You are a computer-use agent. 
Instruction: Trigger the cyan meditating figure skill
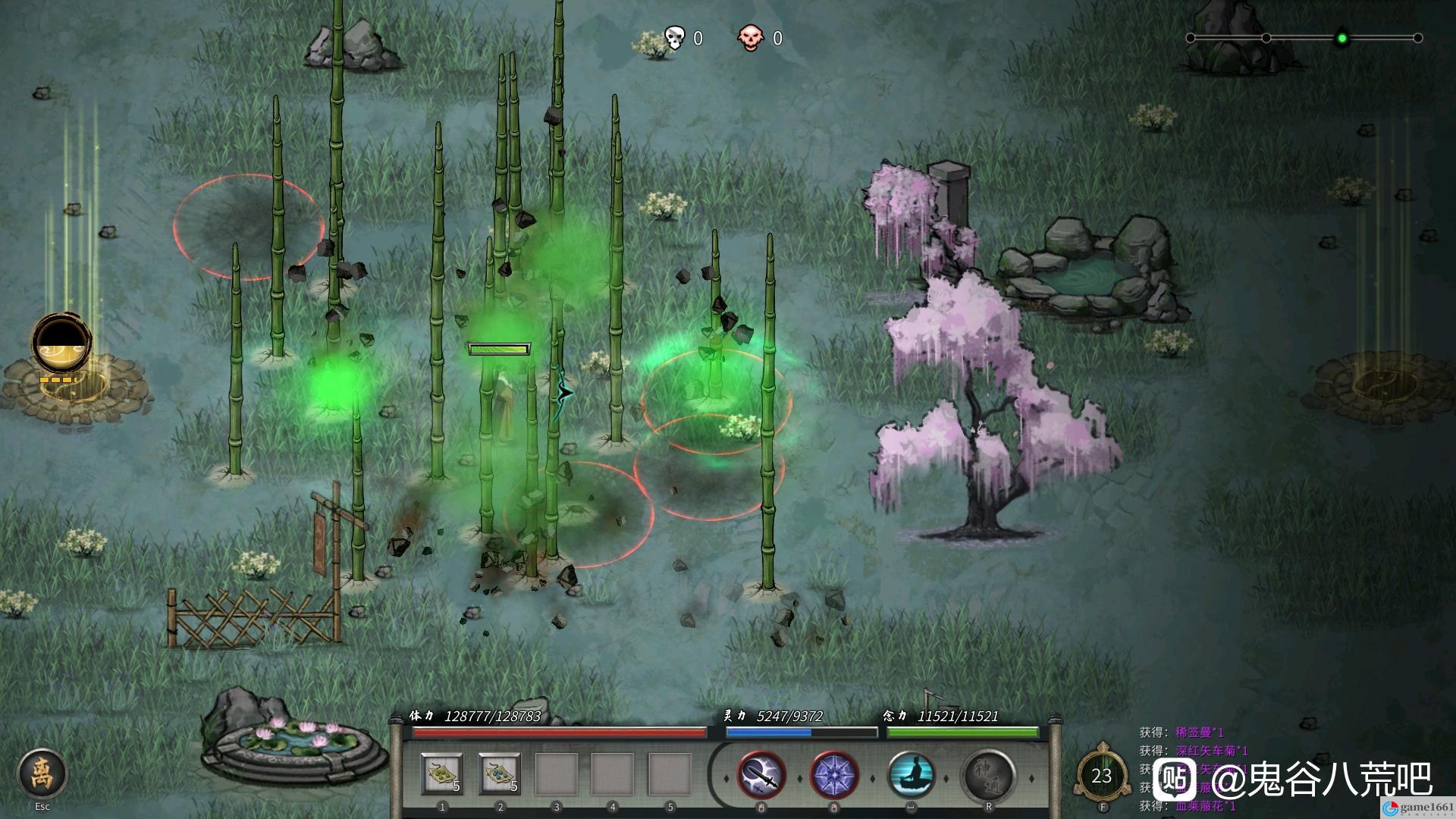pos(912,777)
